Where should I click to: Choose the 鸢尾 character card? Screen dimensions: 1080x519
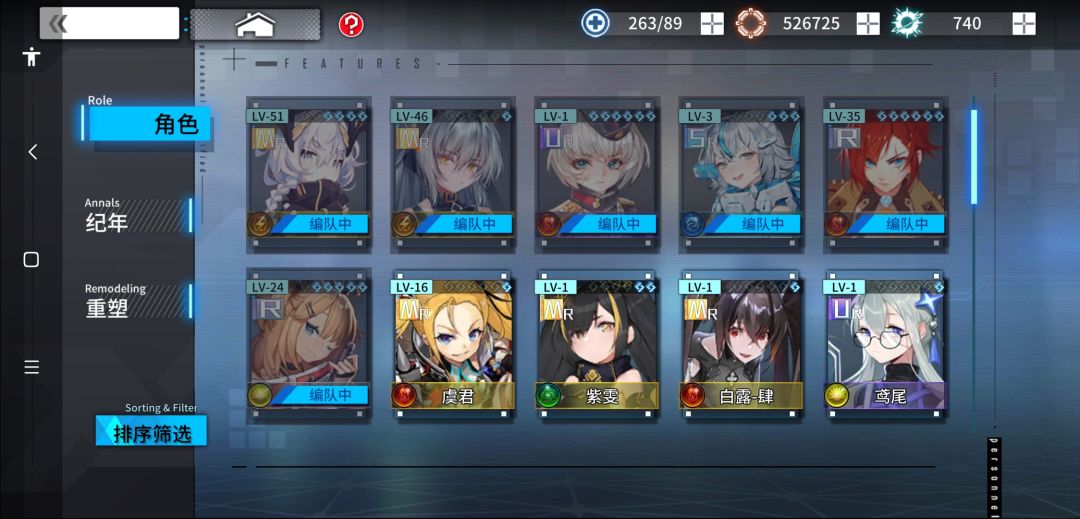tap(884, 343)
